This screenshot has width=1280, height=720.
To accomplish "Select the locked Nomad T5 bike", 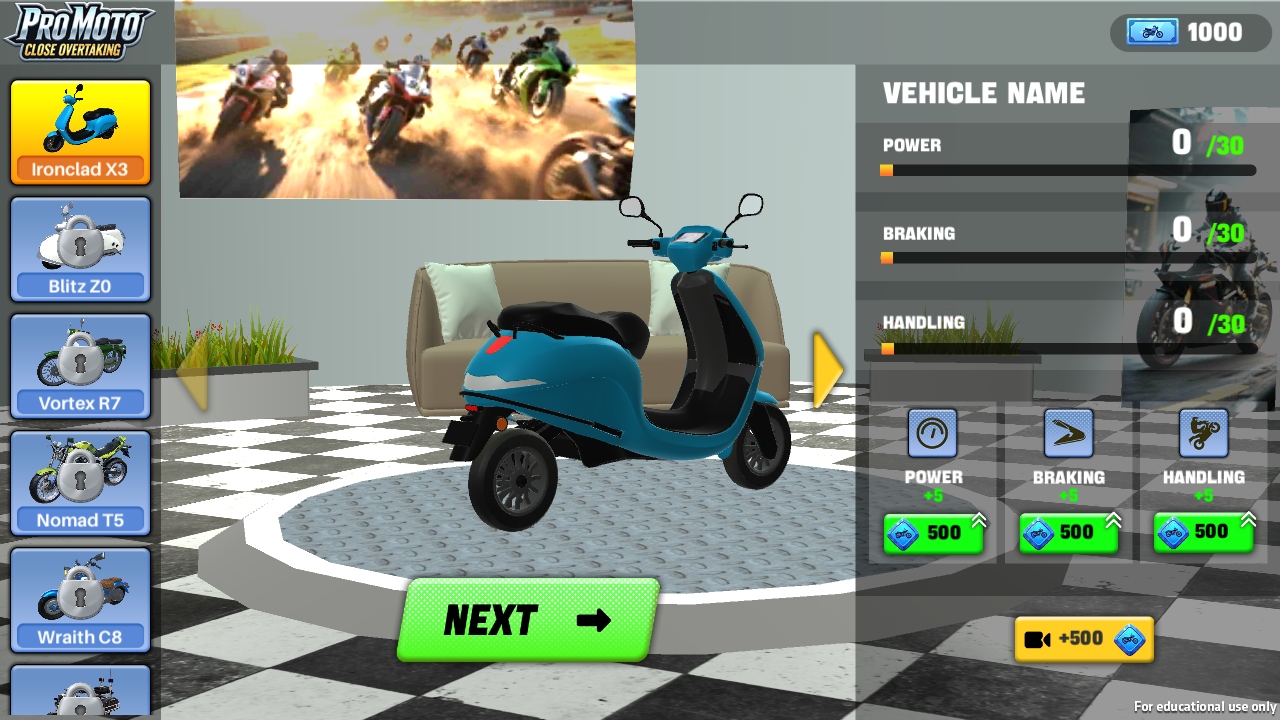I will (80, 483).
